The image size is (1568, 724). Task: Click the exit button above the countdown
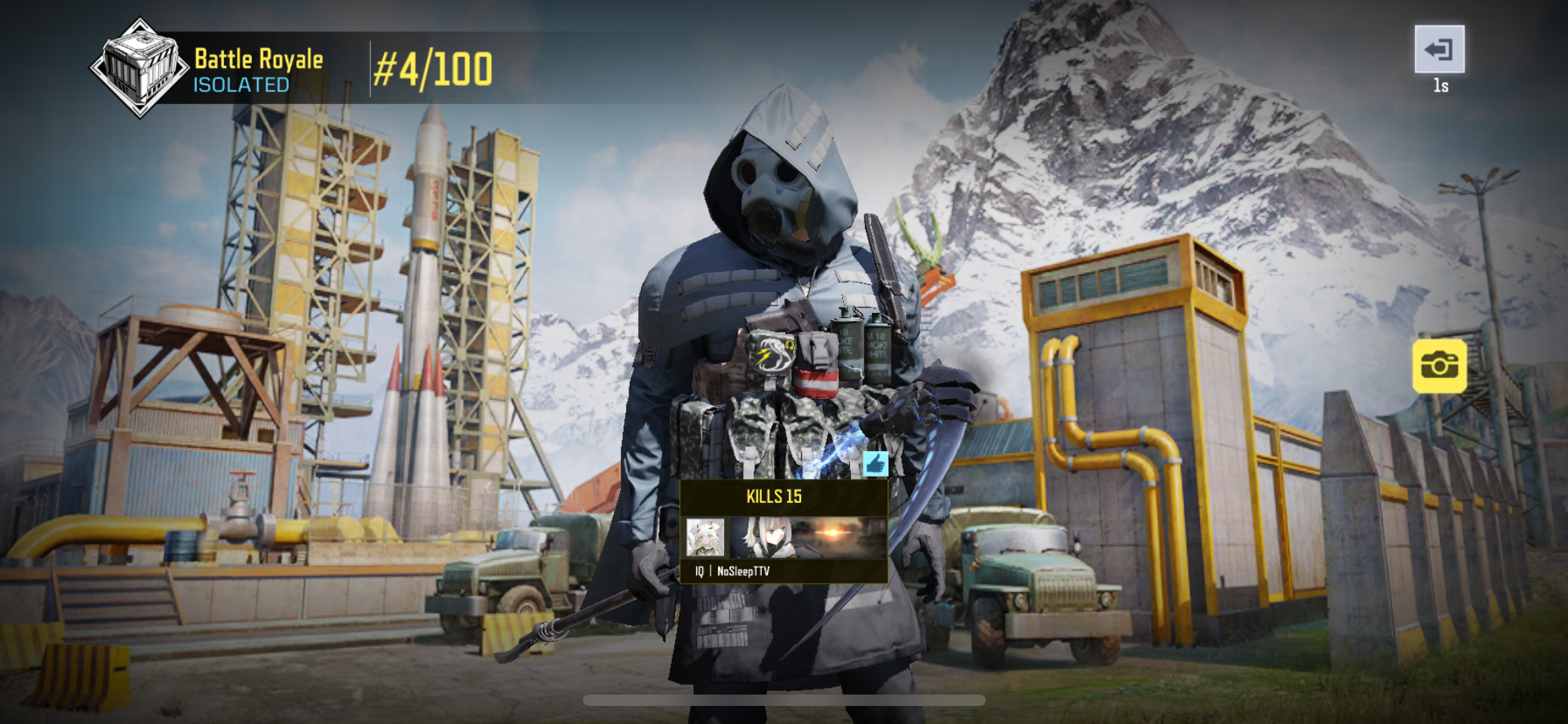pyautogui.click(x=1439, y=50)
